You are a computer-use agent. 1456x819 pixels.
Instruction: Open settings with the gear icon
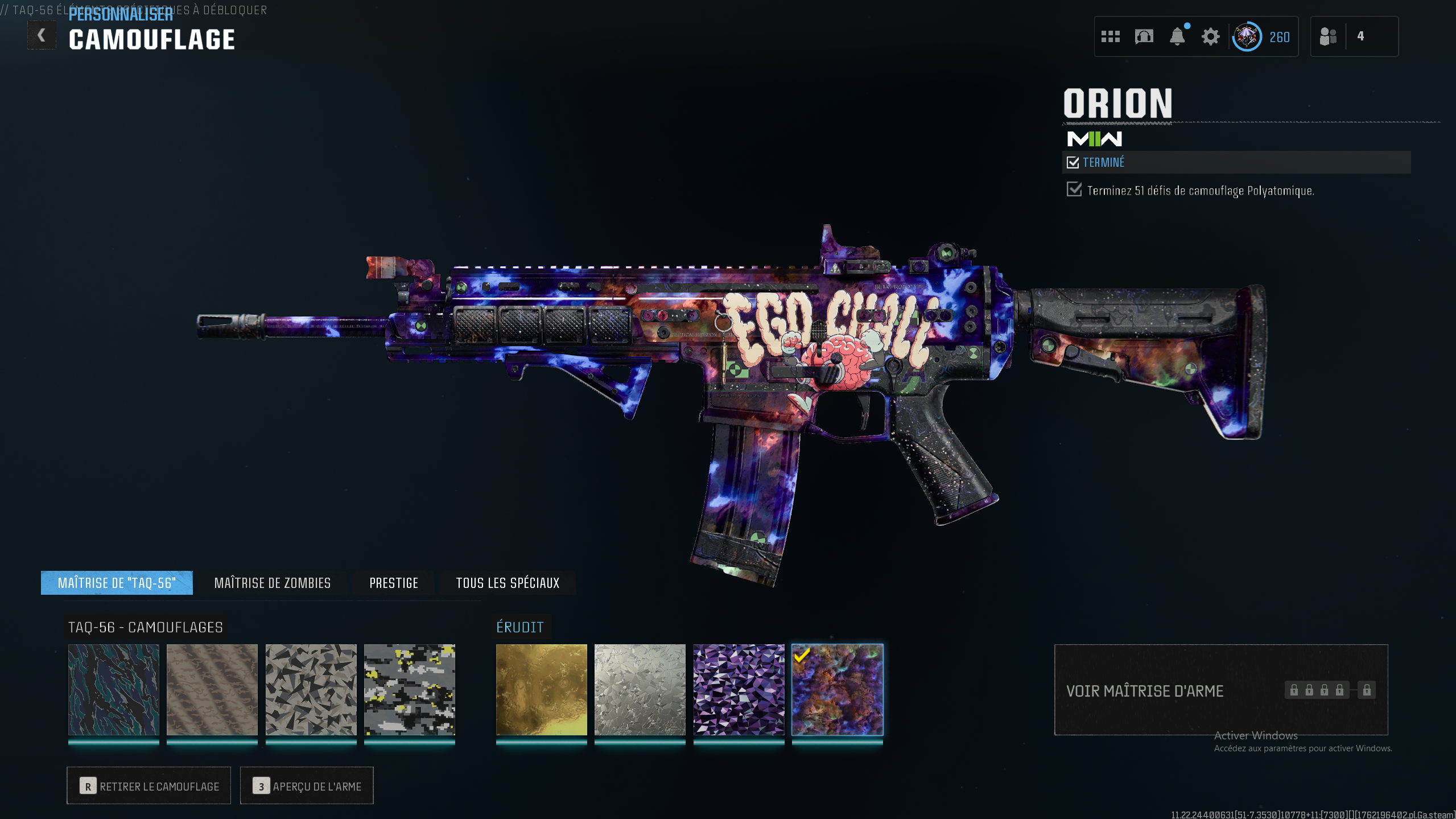tap(1210, 37)
